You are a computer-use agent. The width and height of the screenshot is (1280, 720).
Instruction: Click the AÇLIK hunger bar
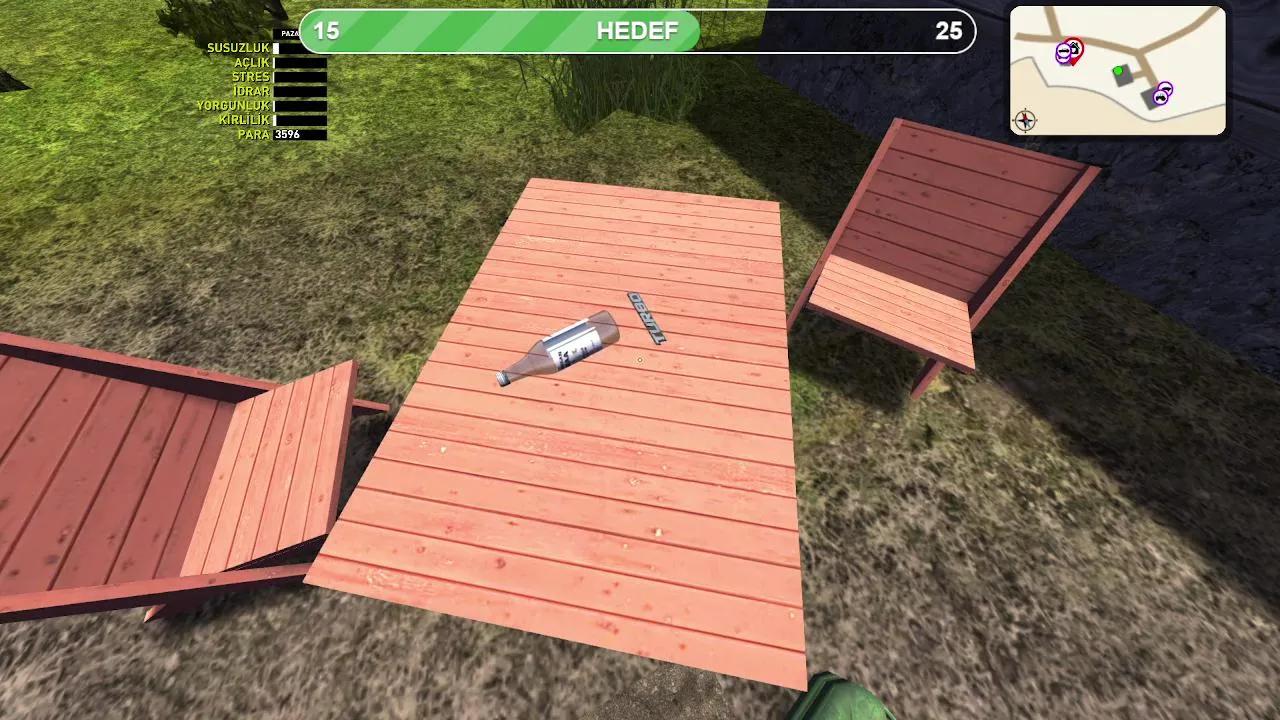(300, 61)
